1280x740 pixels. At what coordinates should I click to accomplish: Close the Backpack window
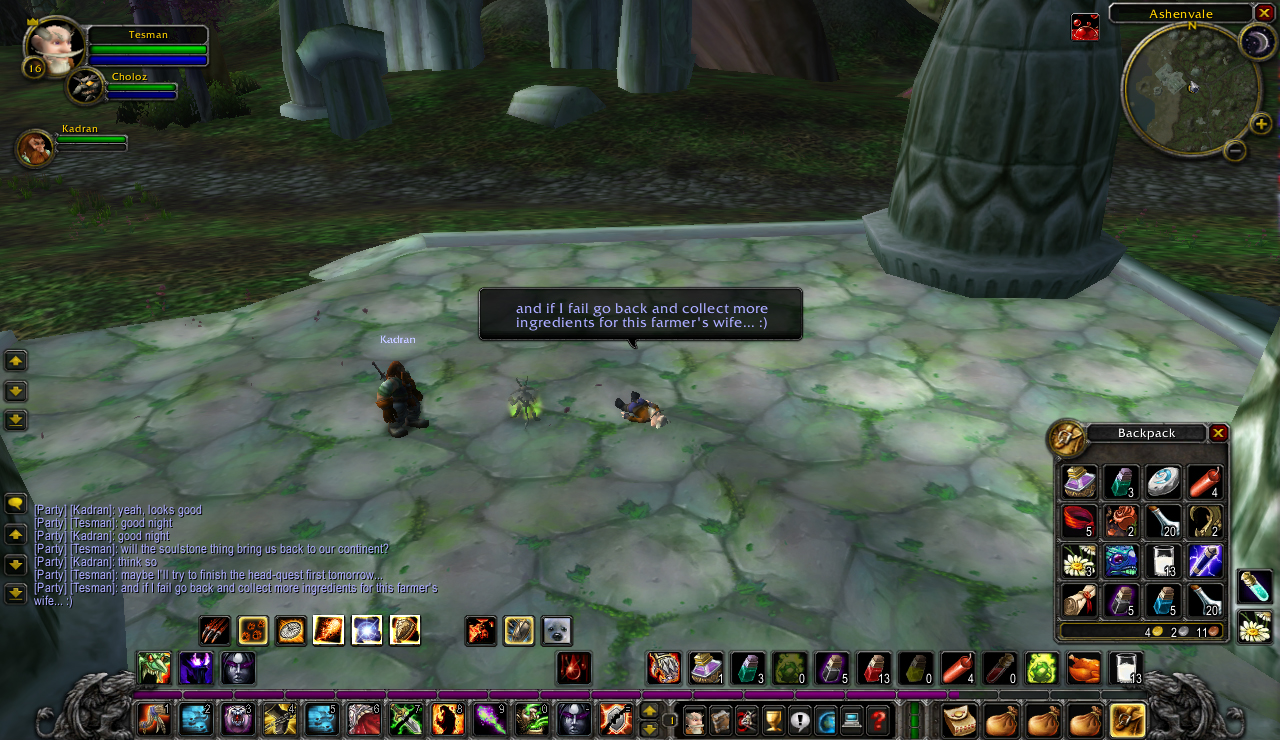[x=1218, y=433]
